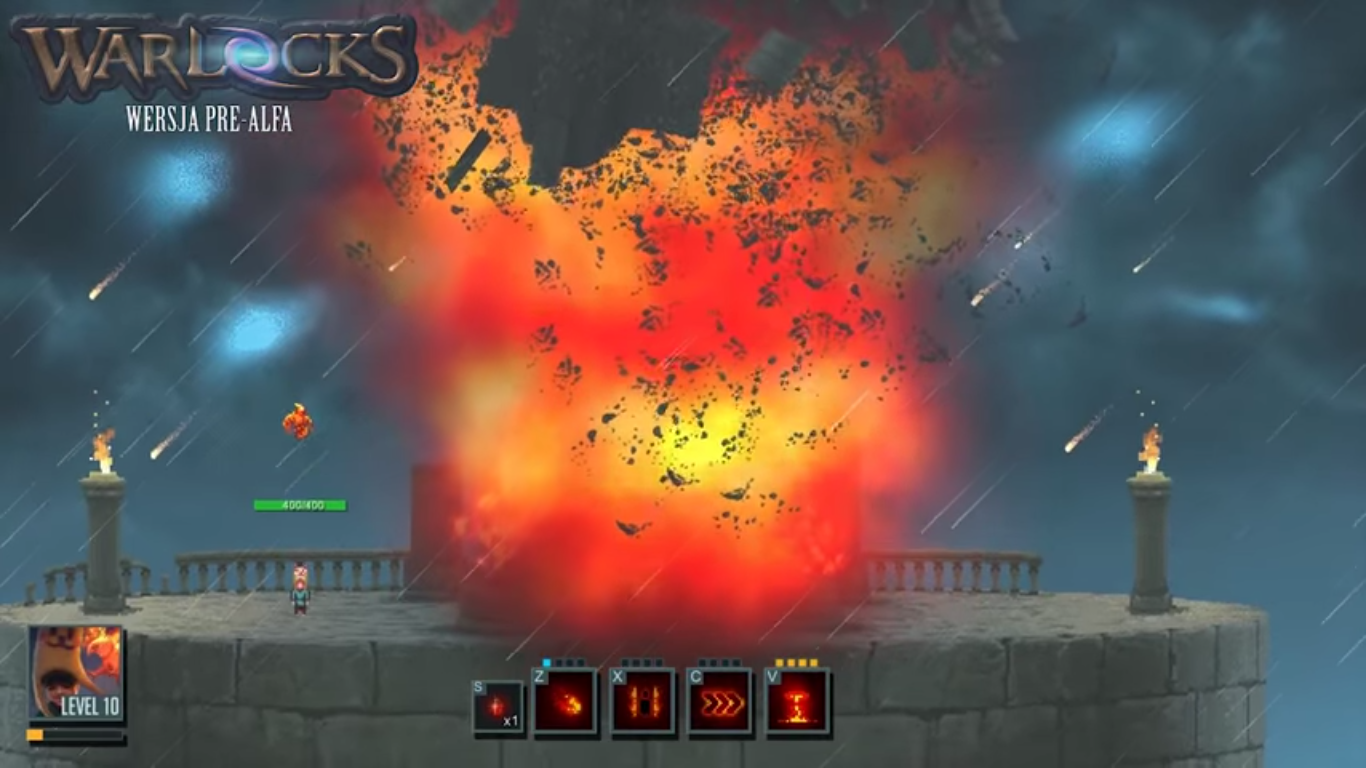
Task: Toggle the first gold pip above V ability
Action: click(777, 663)
